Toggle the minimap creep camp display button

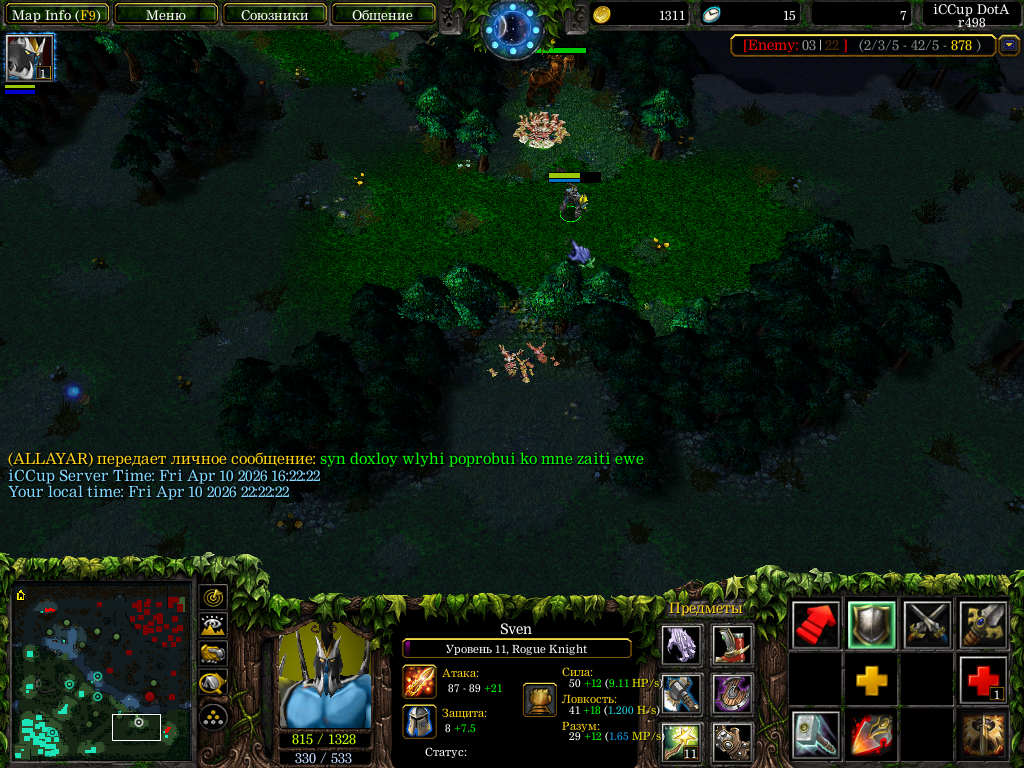coord(213,683)
